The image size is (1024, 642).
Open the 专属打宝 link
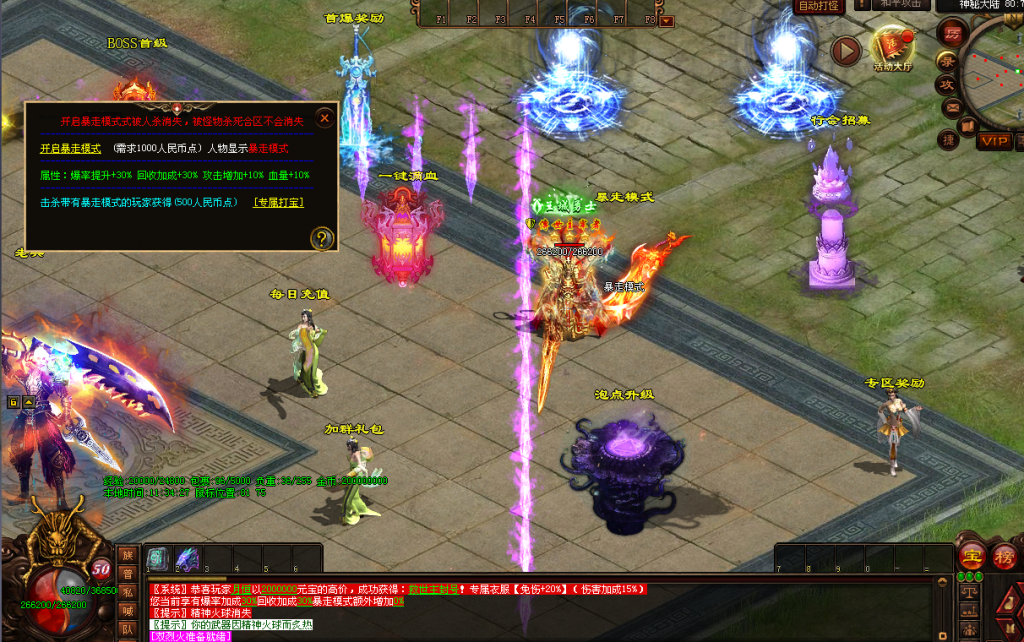[x=279, y=202]
